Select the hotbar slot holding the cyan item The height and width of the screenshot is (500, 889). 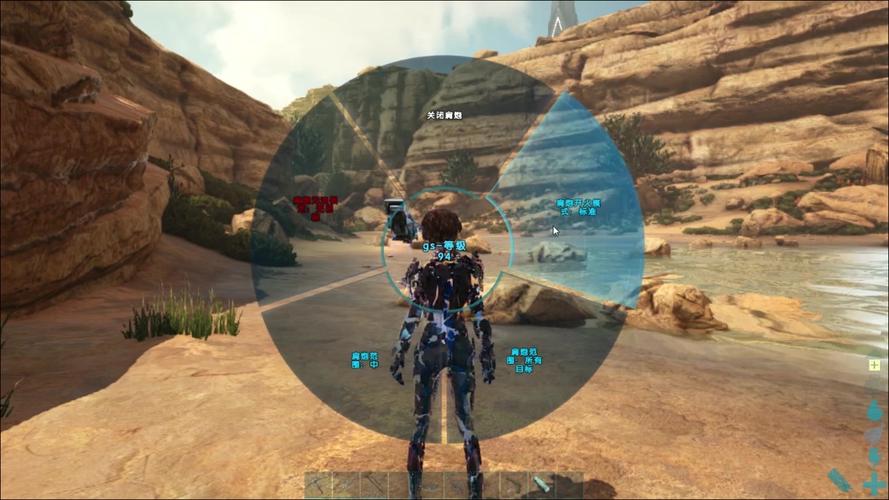(x=541, y=485)
